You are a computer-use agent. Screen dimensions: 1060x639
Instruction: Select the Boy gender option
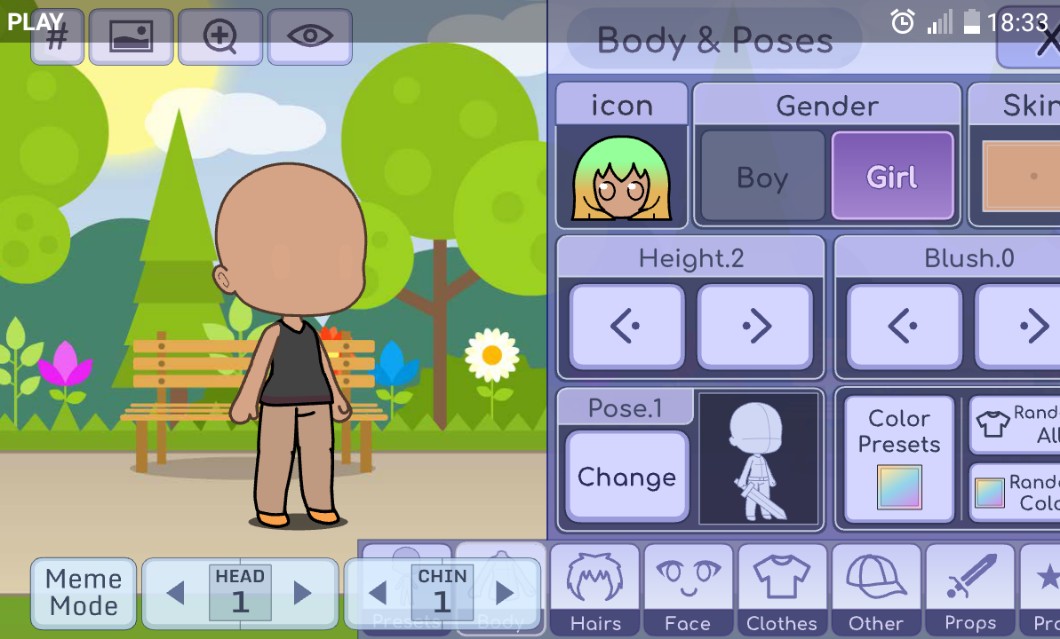tap(762, 177)
